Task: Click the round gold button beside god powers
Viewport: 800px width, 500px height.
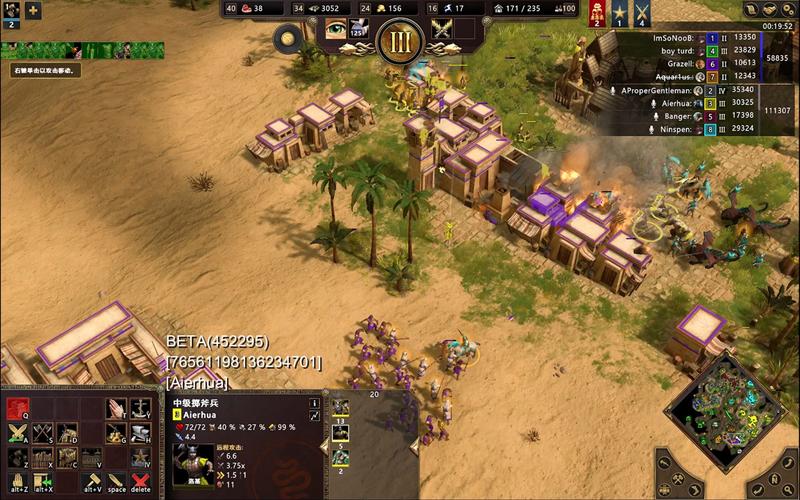Action: [289, 38]
